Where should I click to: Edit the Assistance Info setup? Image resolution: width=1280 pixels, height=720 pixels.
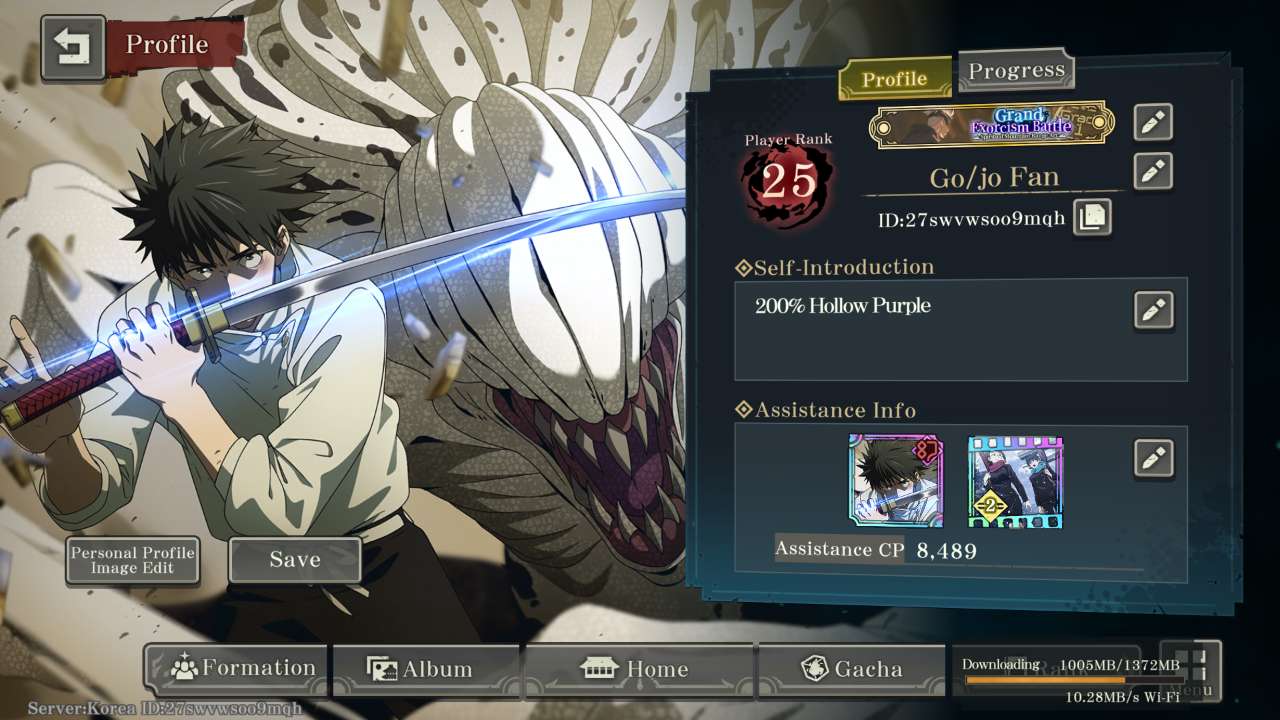(x=1153, y=458)
